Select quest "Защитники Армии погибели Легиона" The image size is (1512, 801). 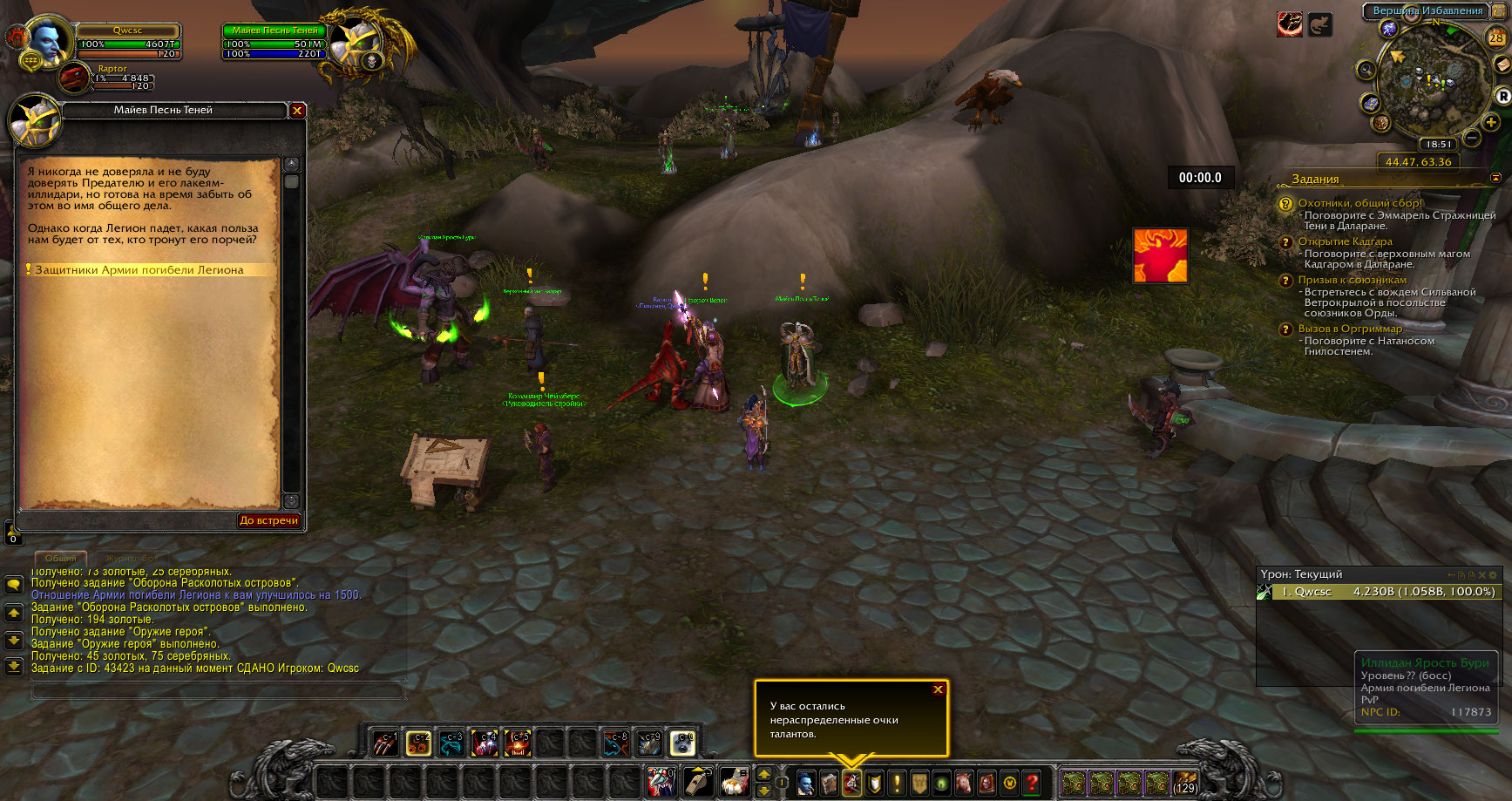pos(139,270)
